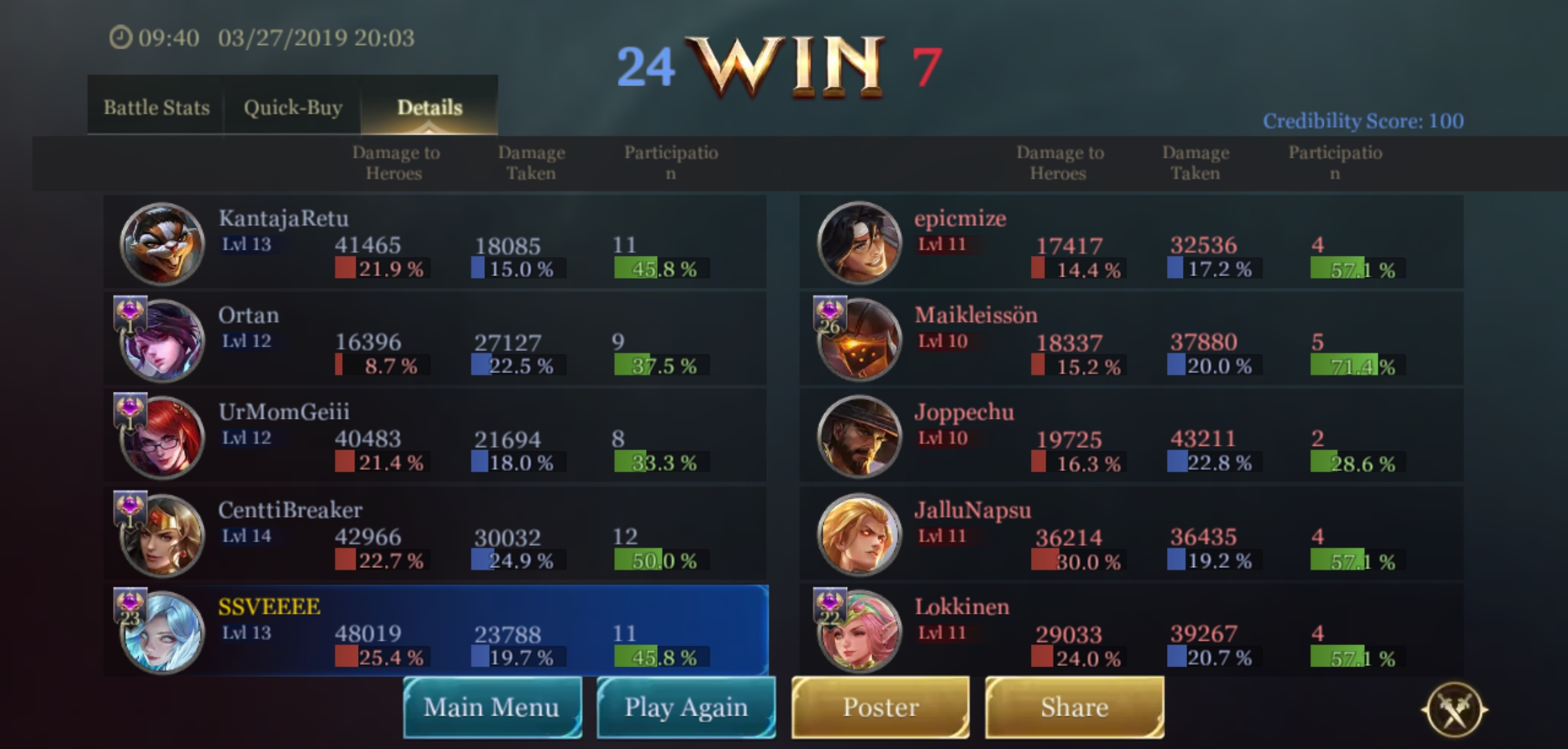Click the Credibility Score text

point(1363,121)
